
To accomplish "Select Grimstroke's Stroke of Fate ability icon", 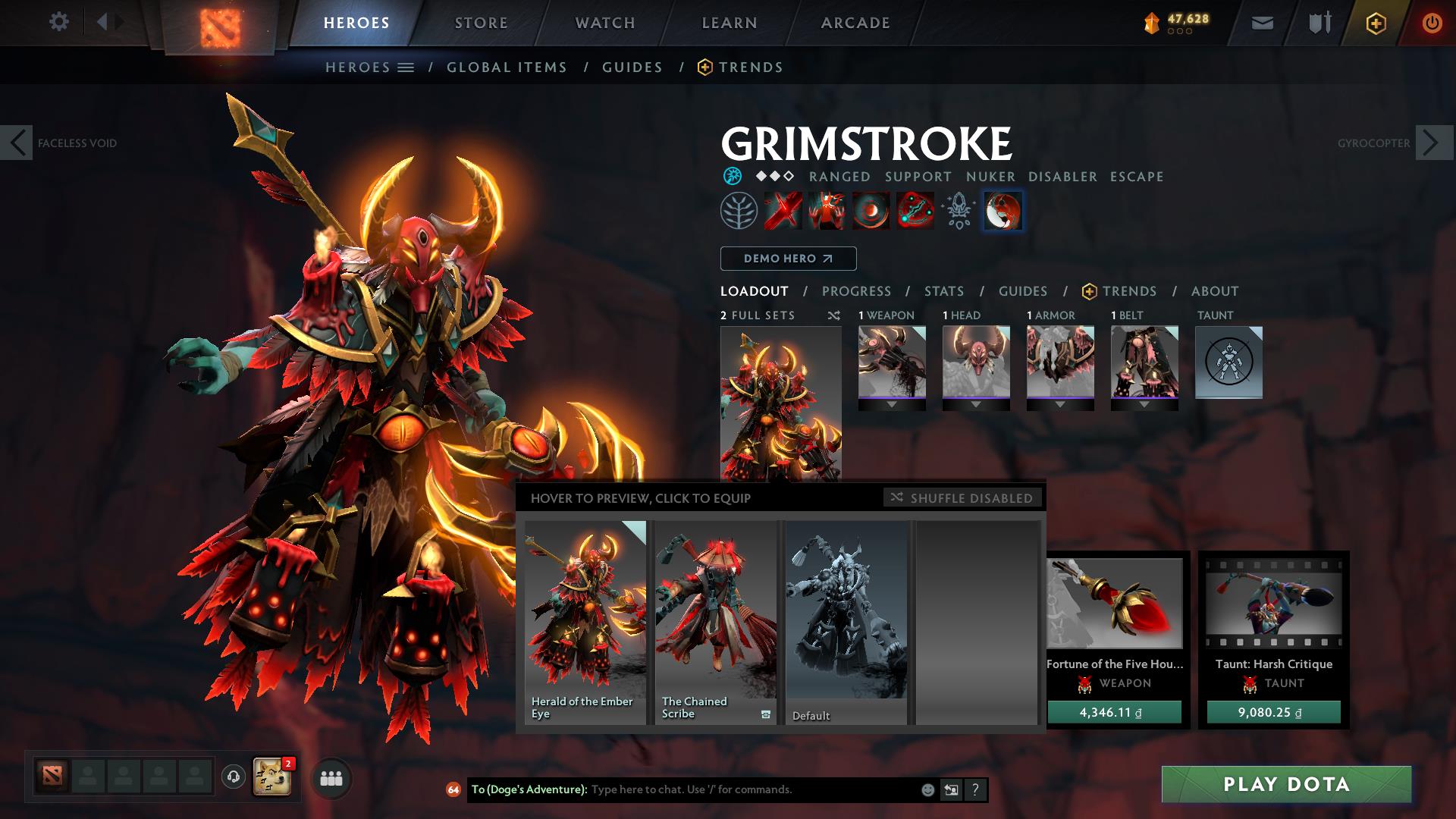I will [781, 212].
